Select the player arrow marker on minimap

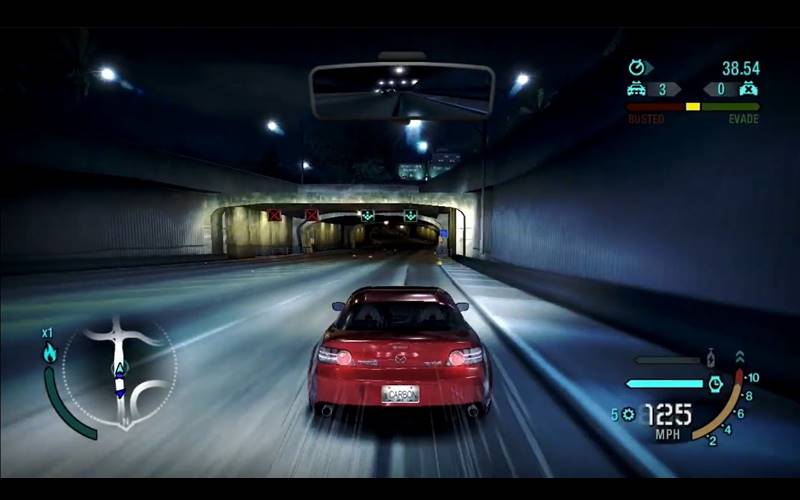[x=119, y=370]
